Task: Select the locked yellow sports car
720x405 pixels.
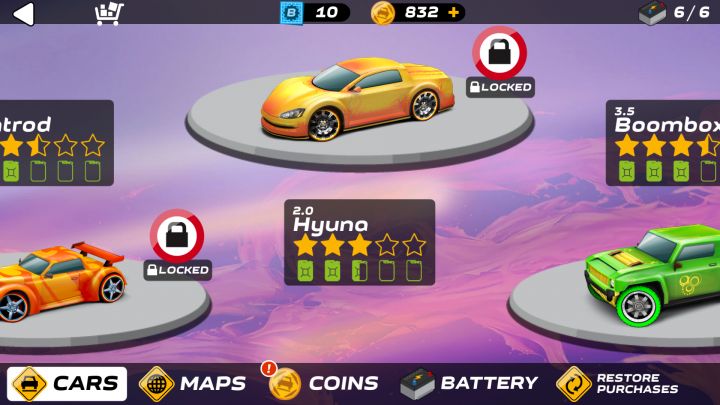Action: point(350,100)
